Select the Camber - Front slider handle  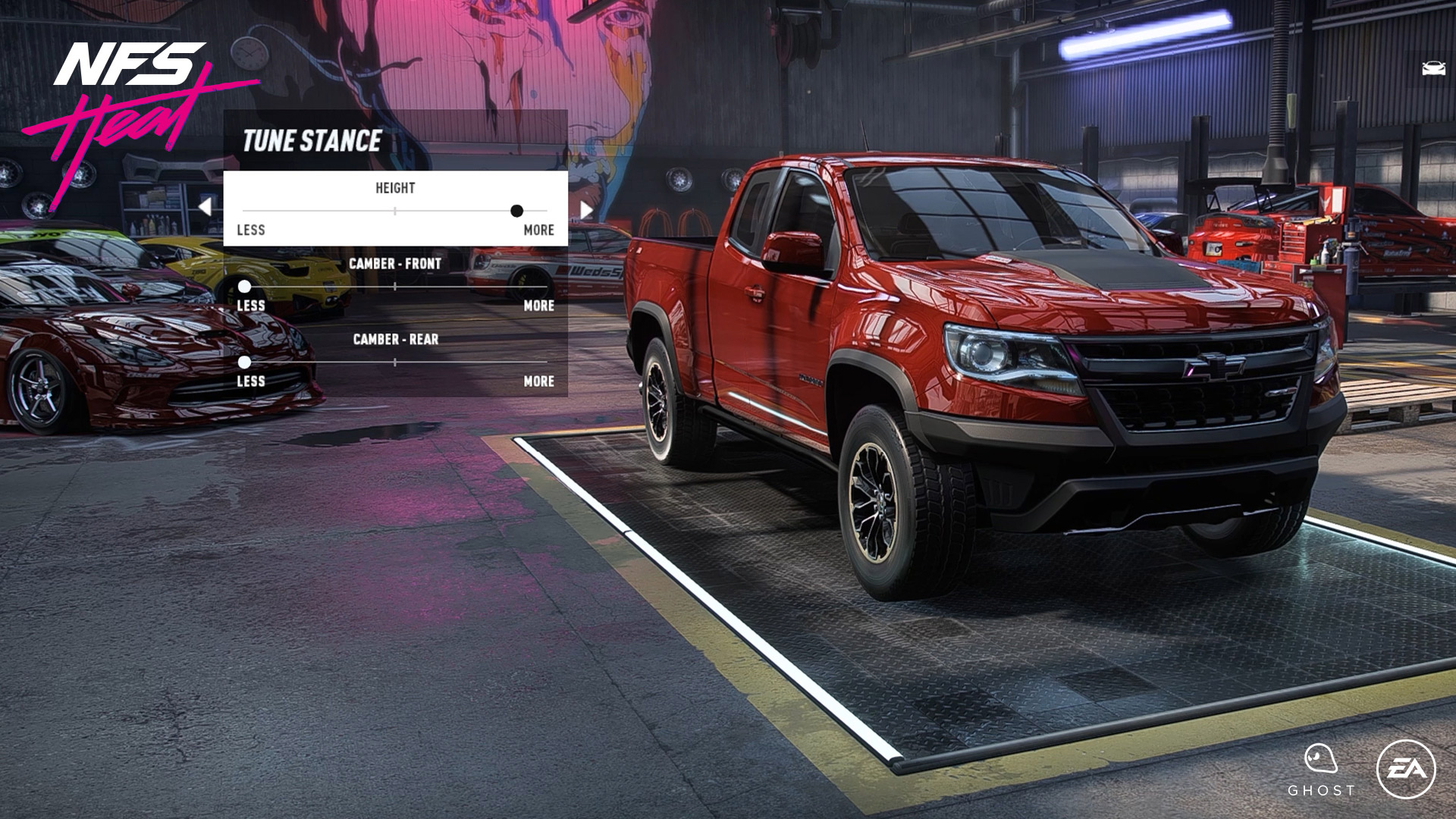click(244, 287)
